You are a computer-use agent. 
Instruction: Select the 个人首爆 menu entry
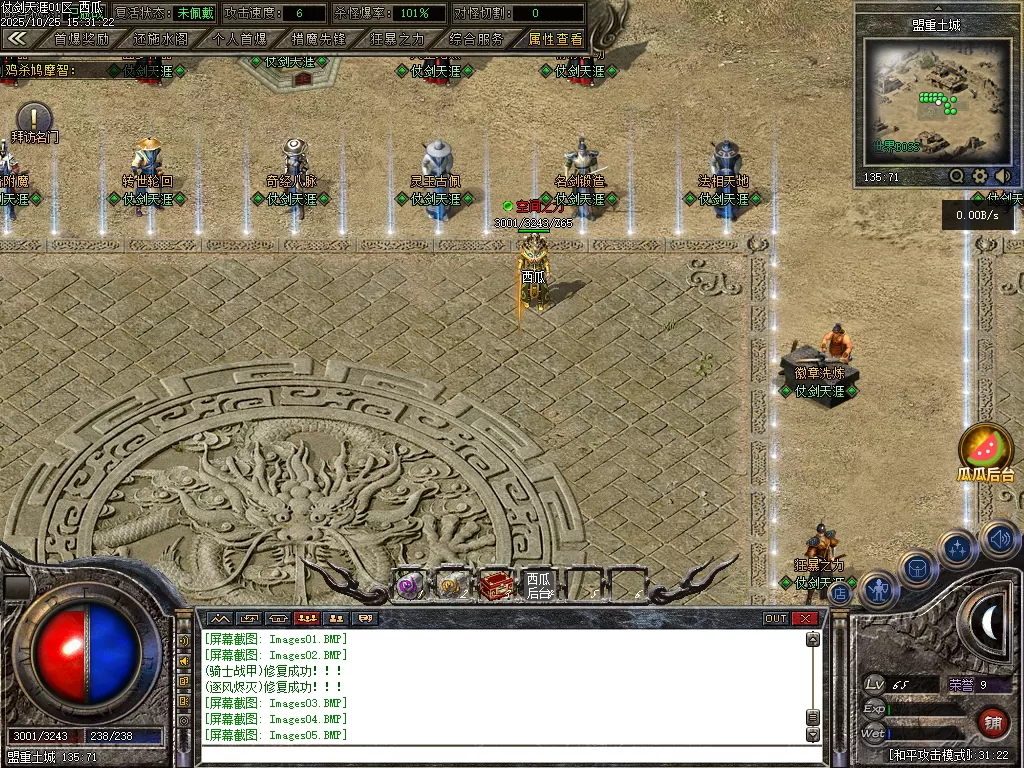[x=240, y=40]
